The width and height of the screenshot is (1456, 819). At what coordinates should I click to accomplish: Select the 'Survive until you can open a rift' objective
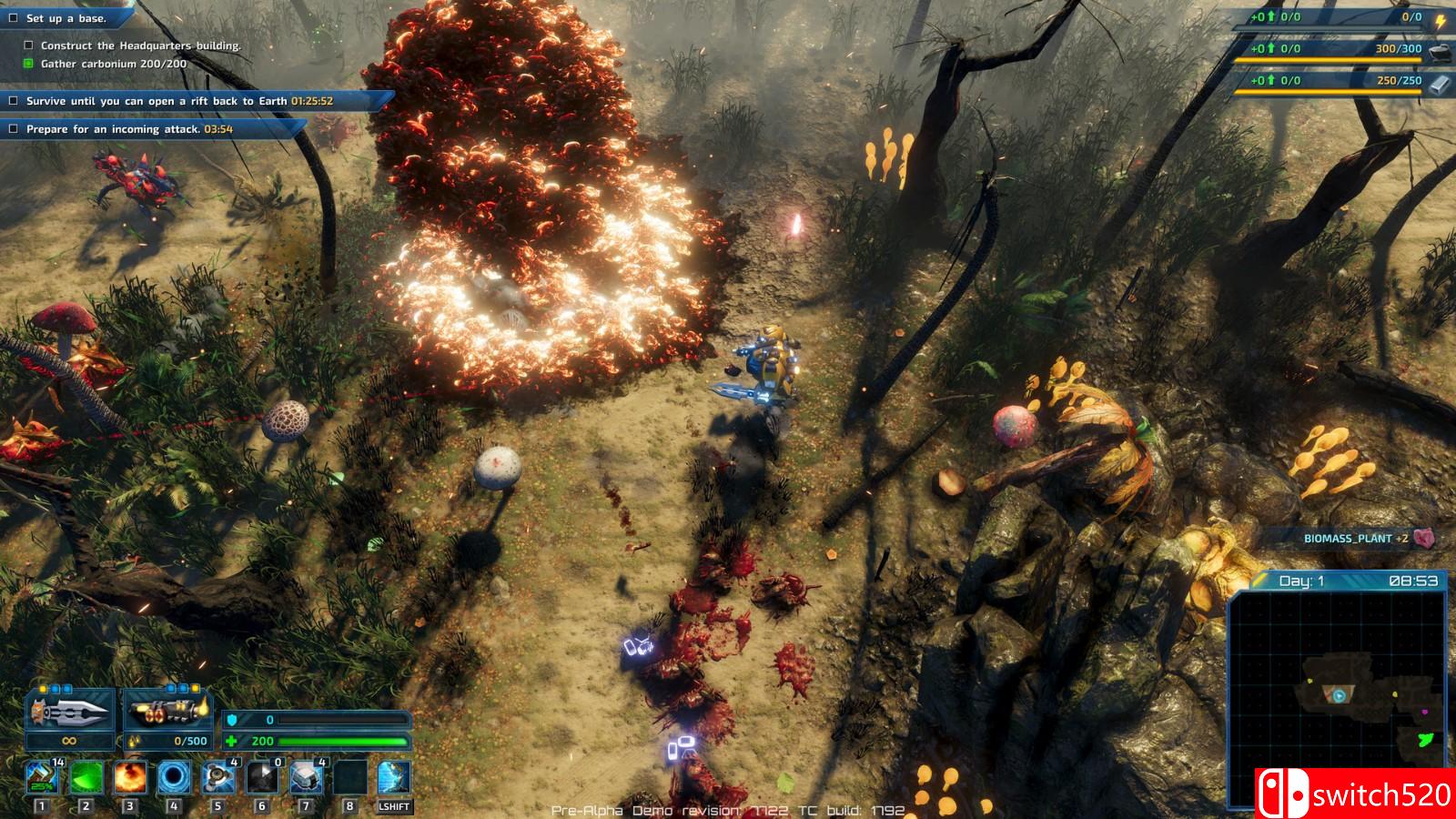pos(178,101)
